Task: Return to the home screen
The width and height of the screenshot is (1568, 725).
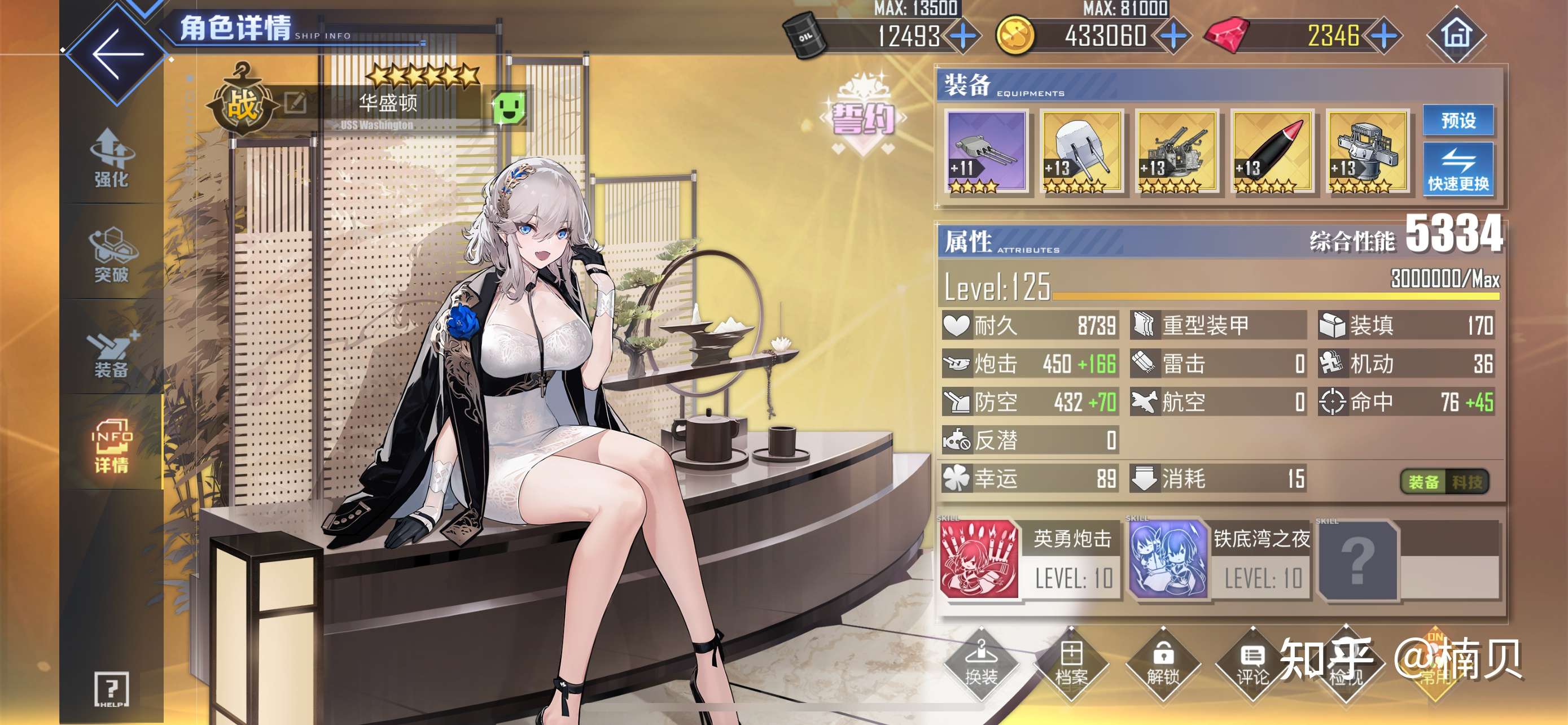Action: (1456, 34)
